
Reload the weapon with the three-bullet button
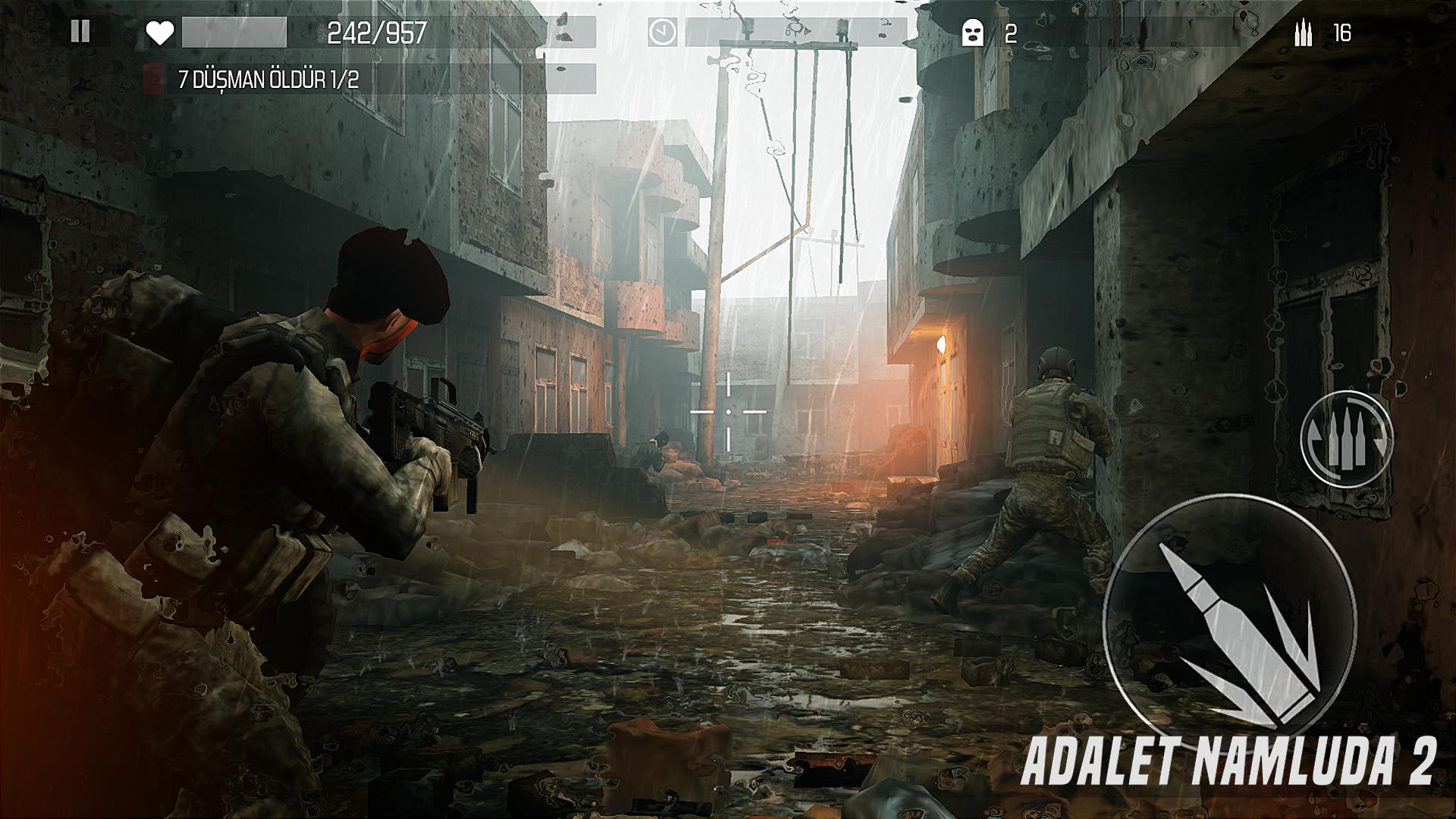(1346, 440)
